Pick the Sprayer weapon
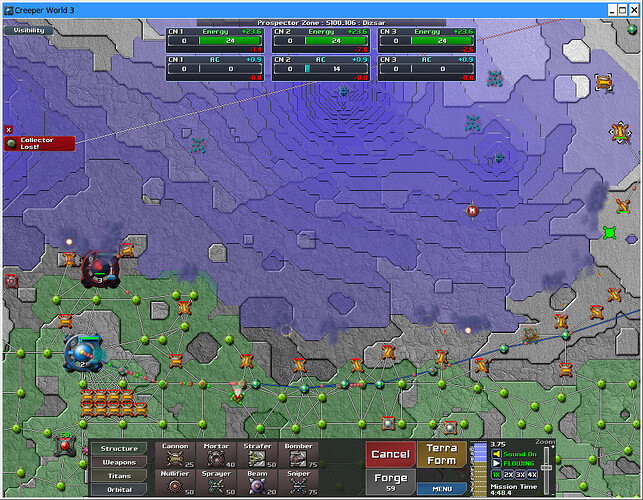643x500 pixels. [215, 484]
